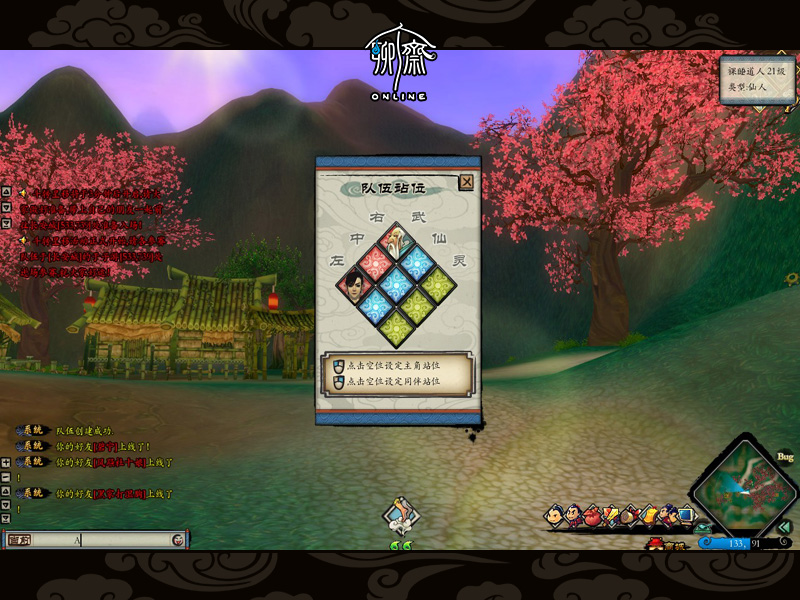Report an issue with the Bug button

tap(785, 457)
